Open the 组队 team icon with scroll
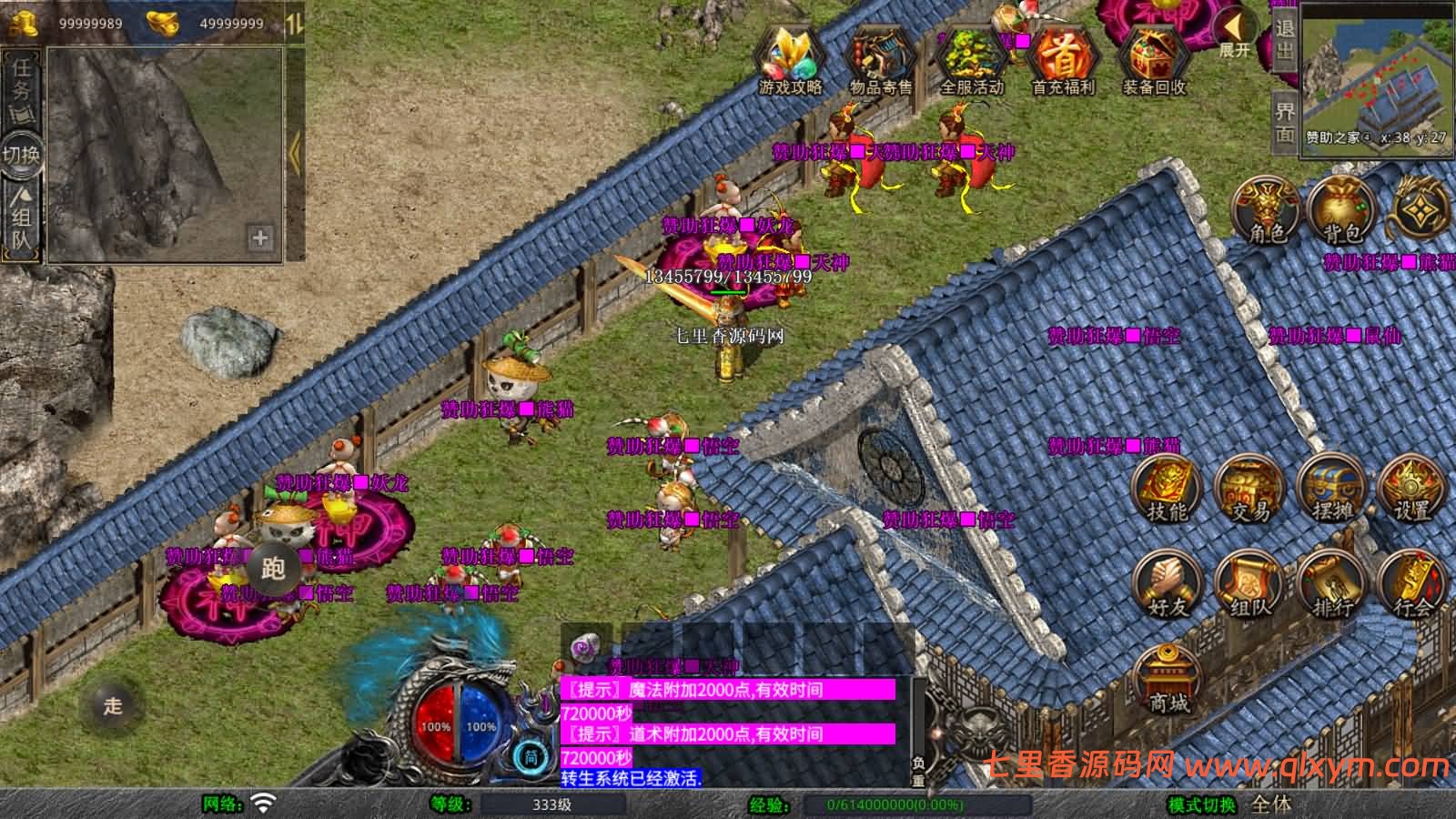Screen dimensions: 1456x819 1249,585
